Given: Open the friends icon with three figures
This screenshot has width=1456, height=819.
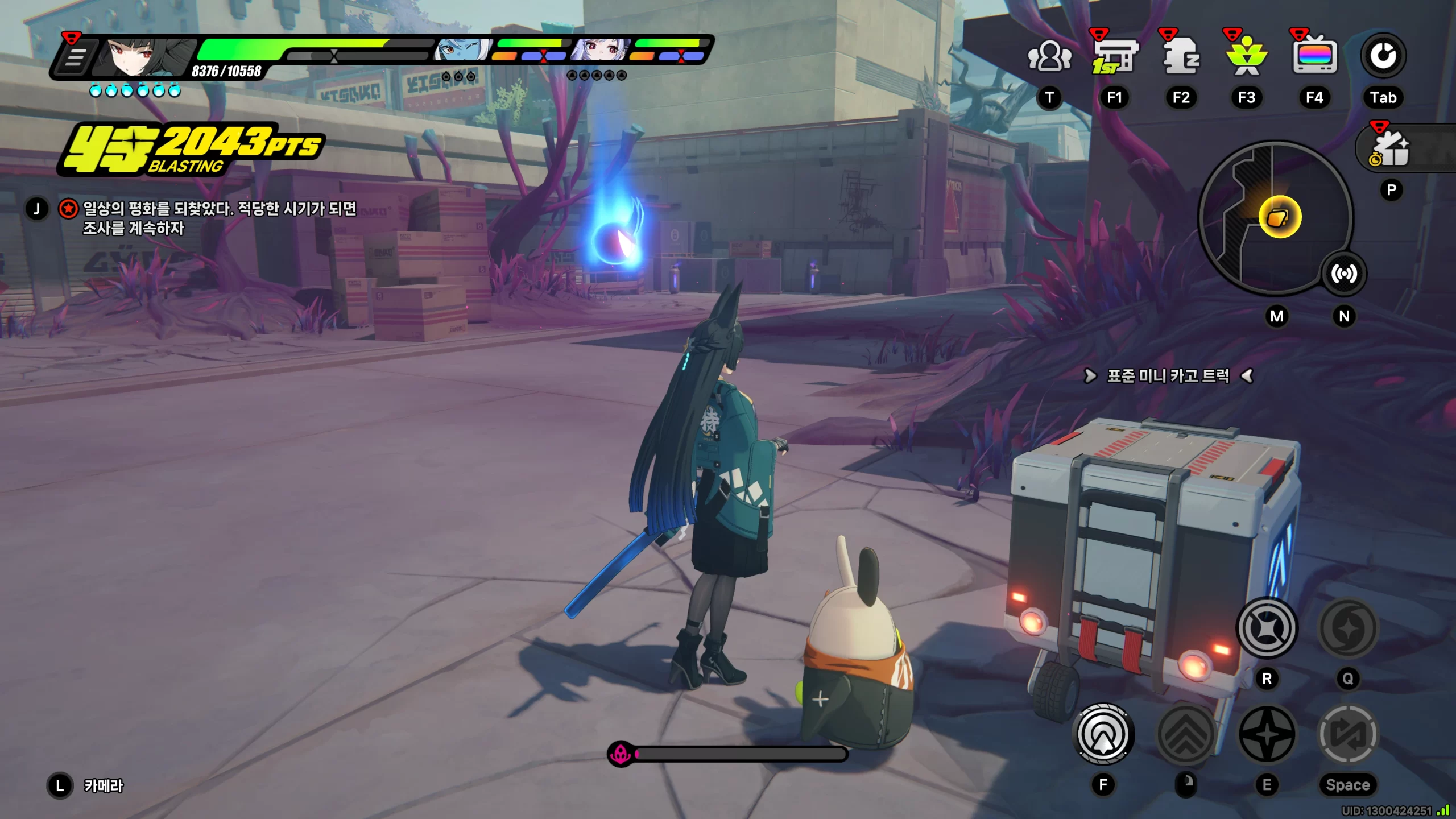Looking at the screenshot, I should [1049, 56].
